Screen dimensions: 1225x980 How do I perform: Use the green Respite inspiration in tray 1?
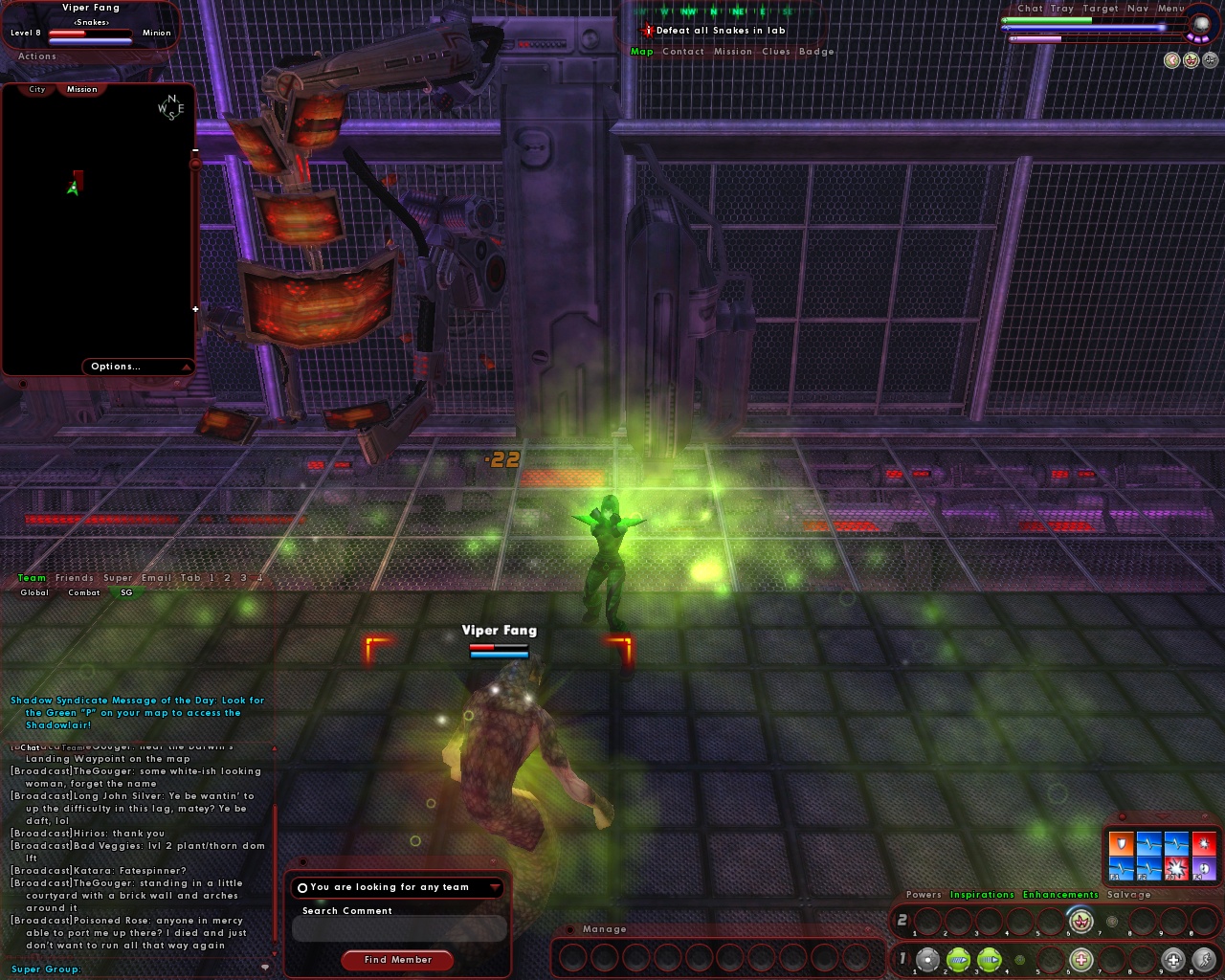(x=1080, y=959)
